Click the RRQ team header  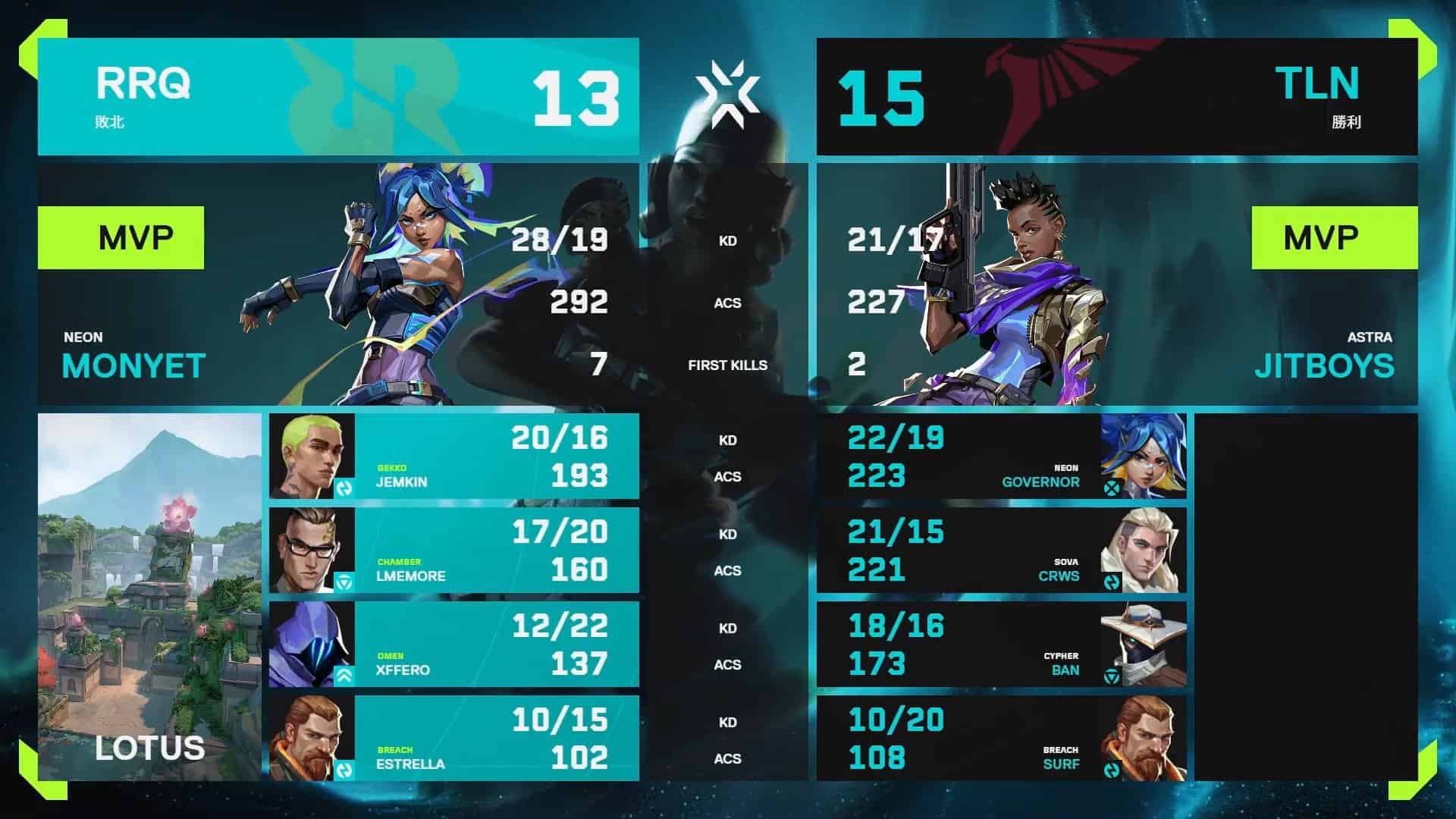coord(338,97)
